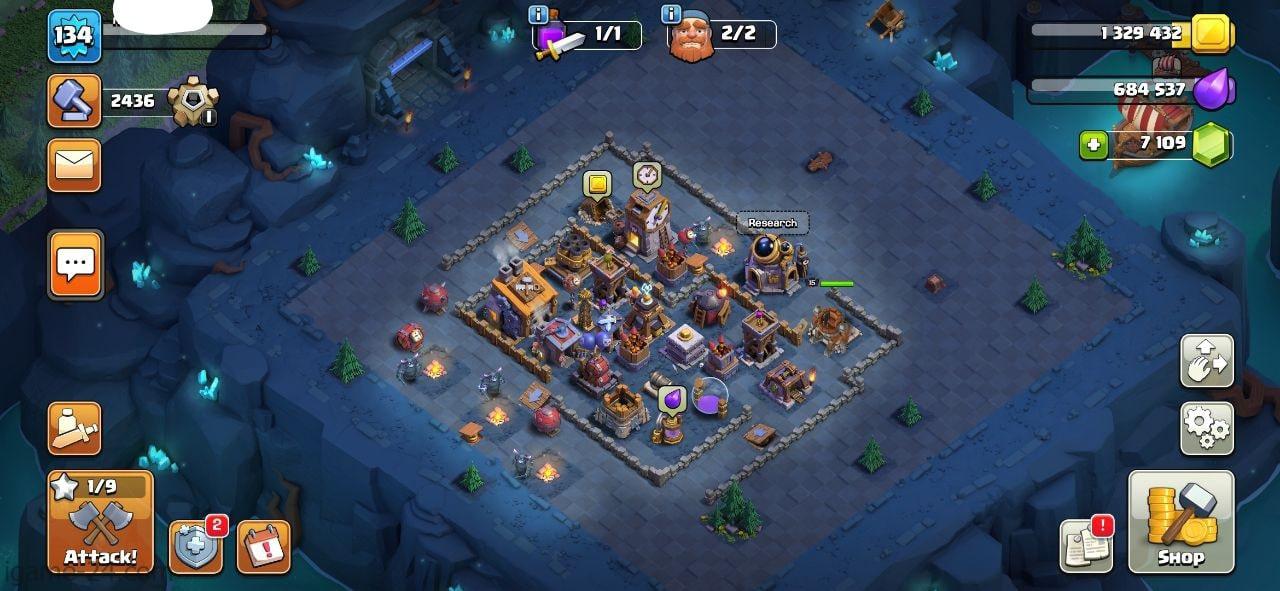Image resolution: width=1280 pixels, height=591 pixels.
Task: Tap the Research label above the lab
Action: pyautogui.click(x=772, y=223)
